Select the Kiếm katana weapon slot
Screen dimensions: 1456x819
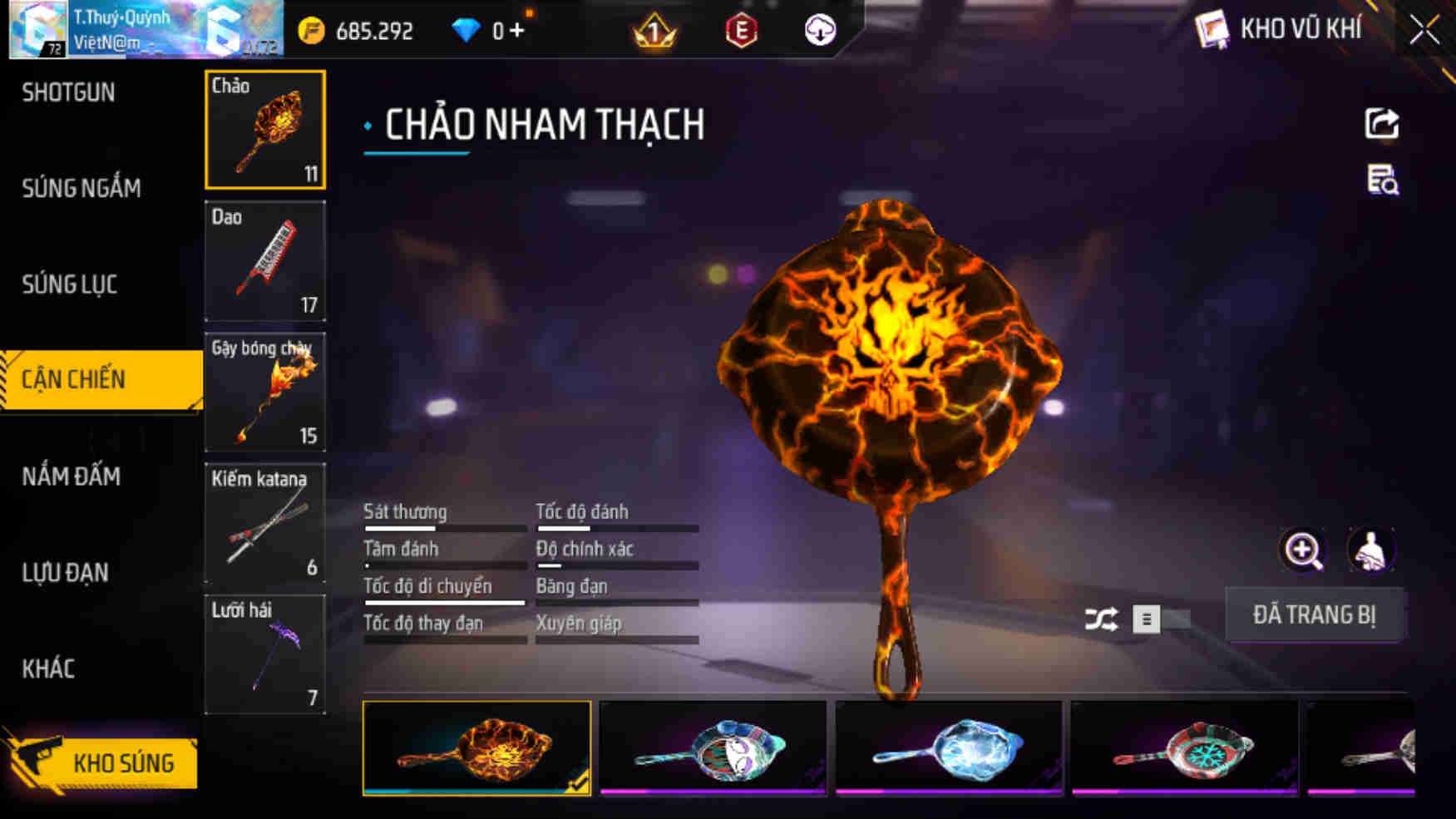coord(264,522)
